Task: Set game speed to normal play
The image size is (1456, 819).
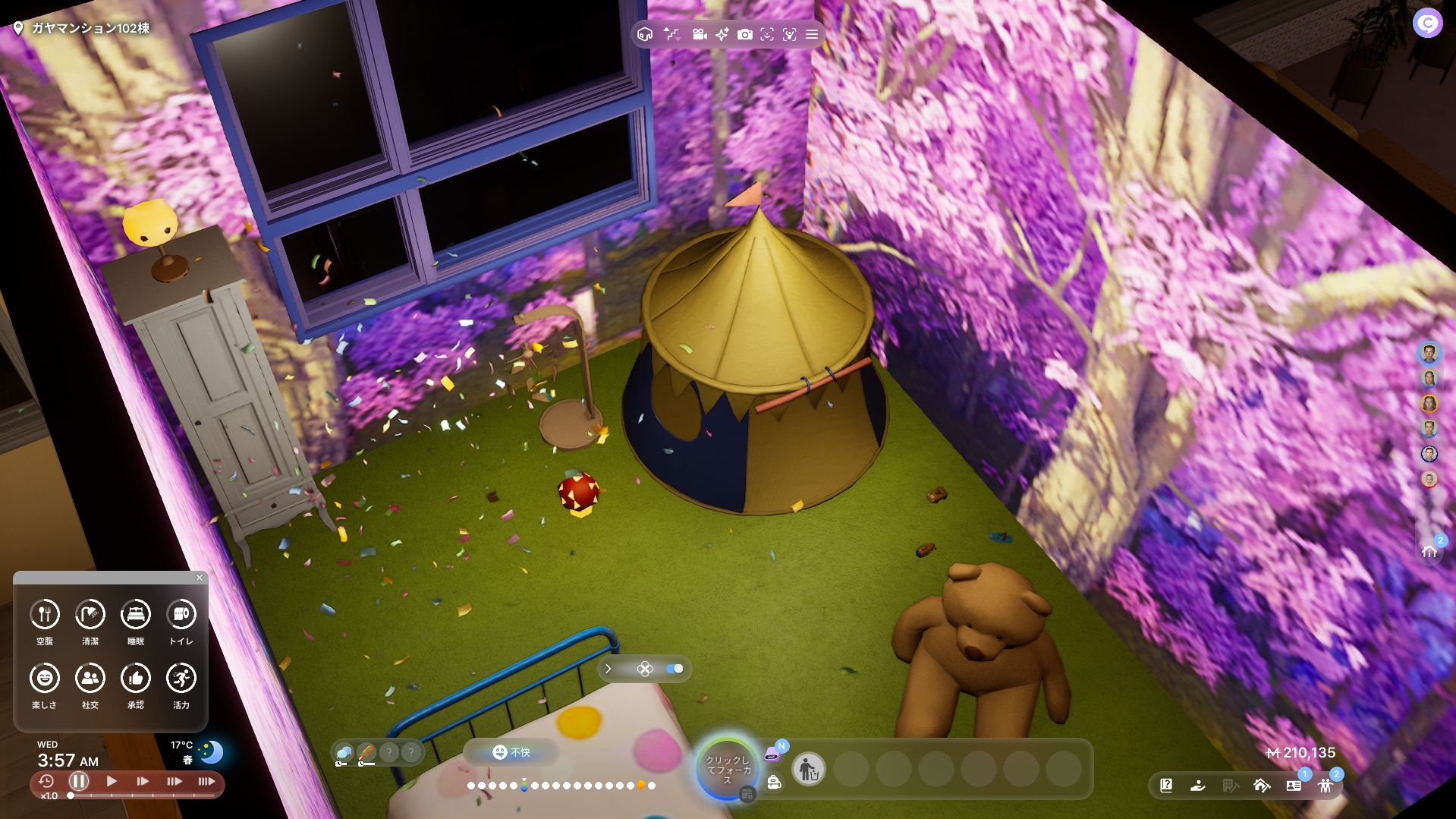Action: (112, 781)
